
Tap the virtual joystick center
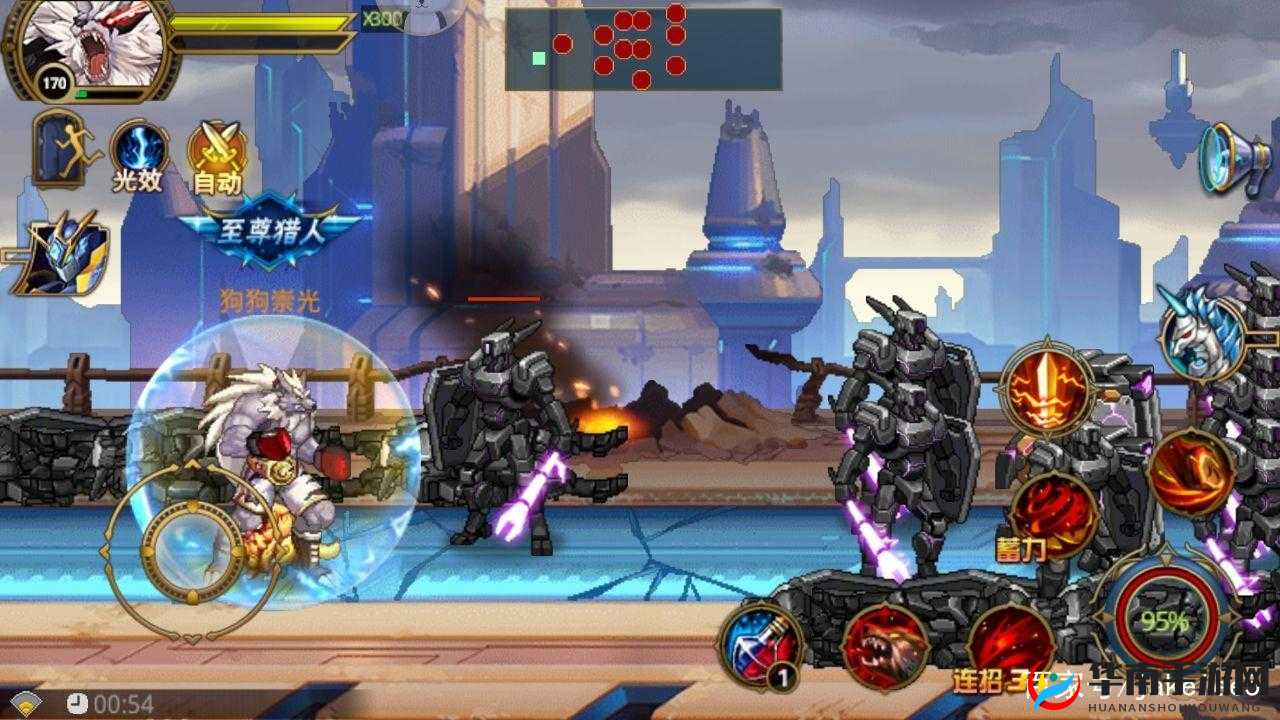click(192, 544)
